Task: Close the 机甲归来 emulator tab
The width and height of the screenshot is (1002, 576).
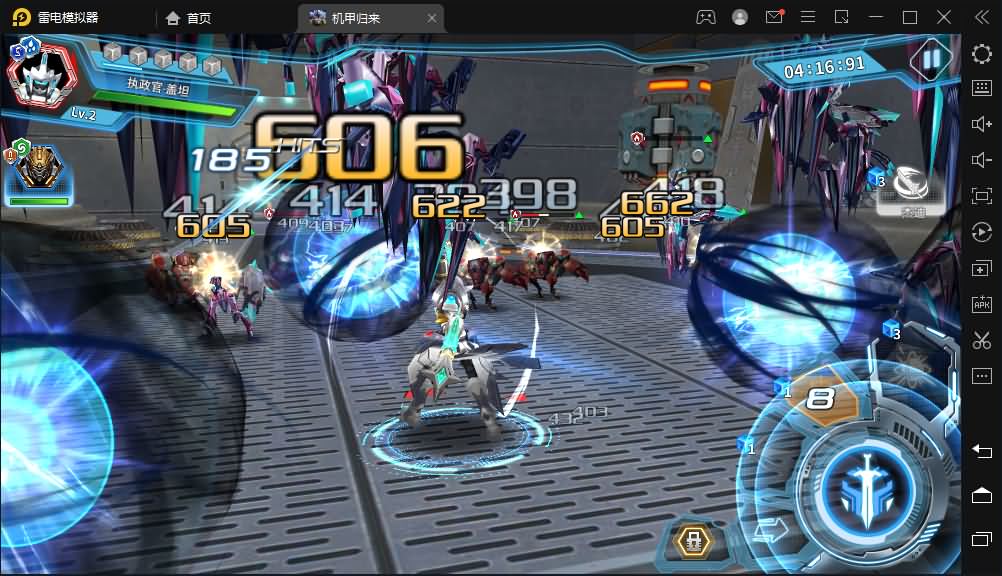Action: pyautogui.click(x=432, y=18)
